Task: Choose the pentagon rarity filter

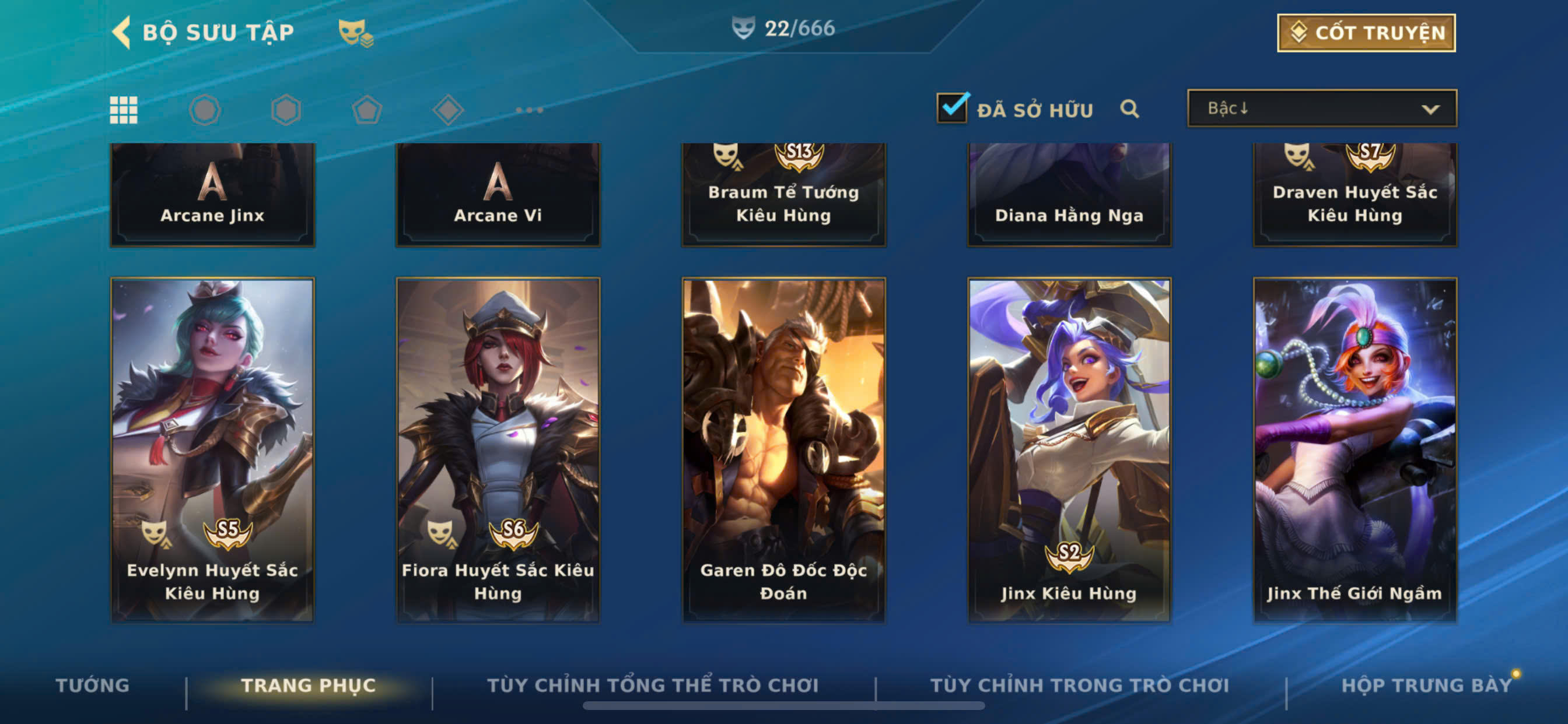Action: 367,110
